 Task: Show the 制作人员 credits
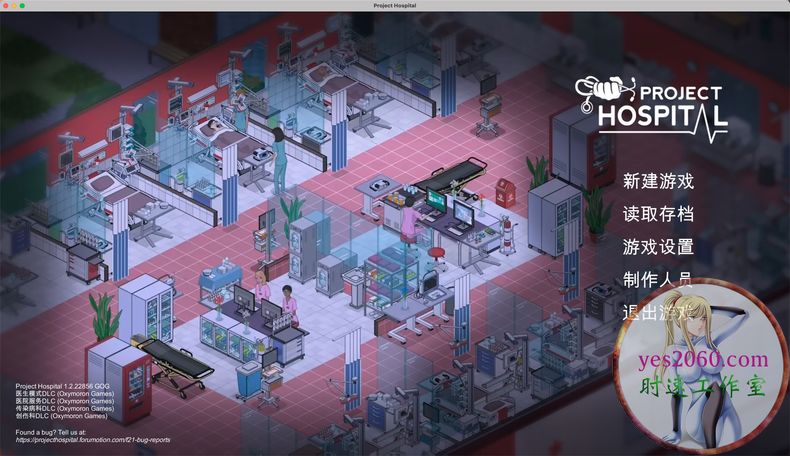click(657, 279)
